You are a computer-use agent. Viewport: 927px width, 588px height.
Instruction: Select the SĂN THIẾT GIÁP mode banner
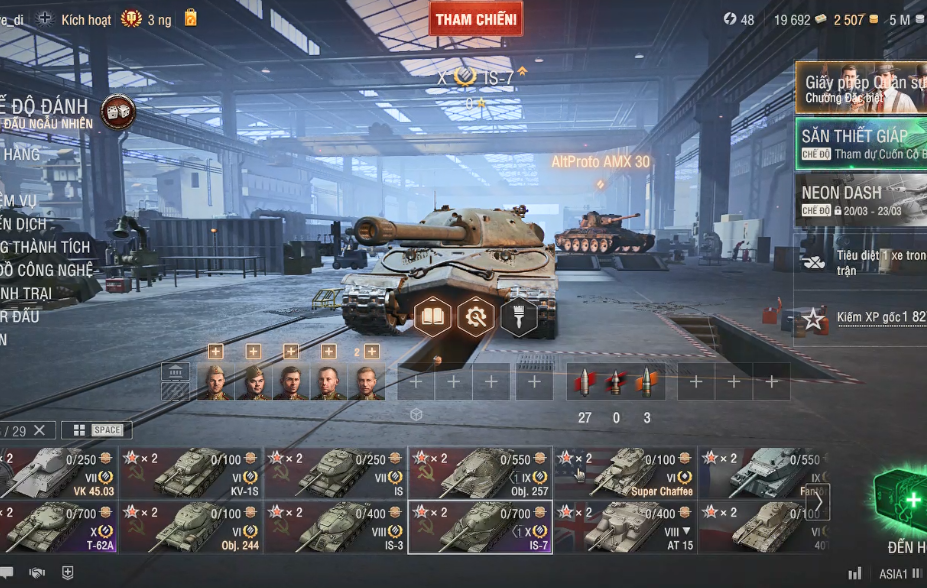tap(861, 143)
